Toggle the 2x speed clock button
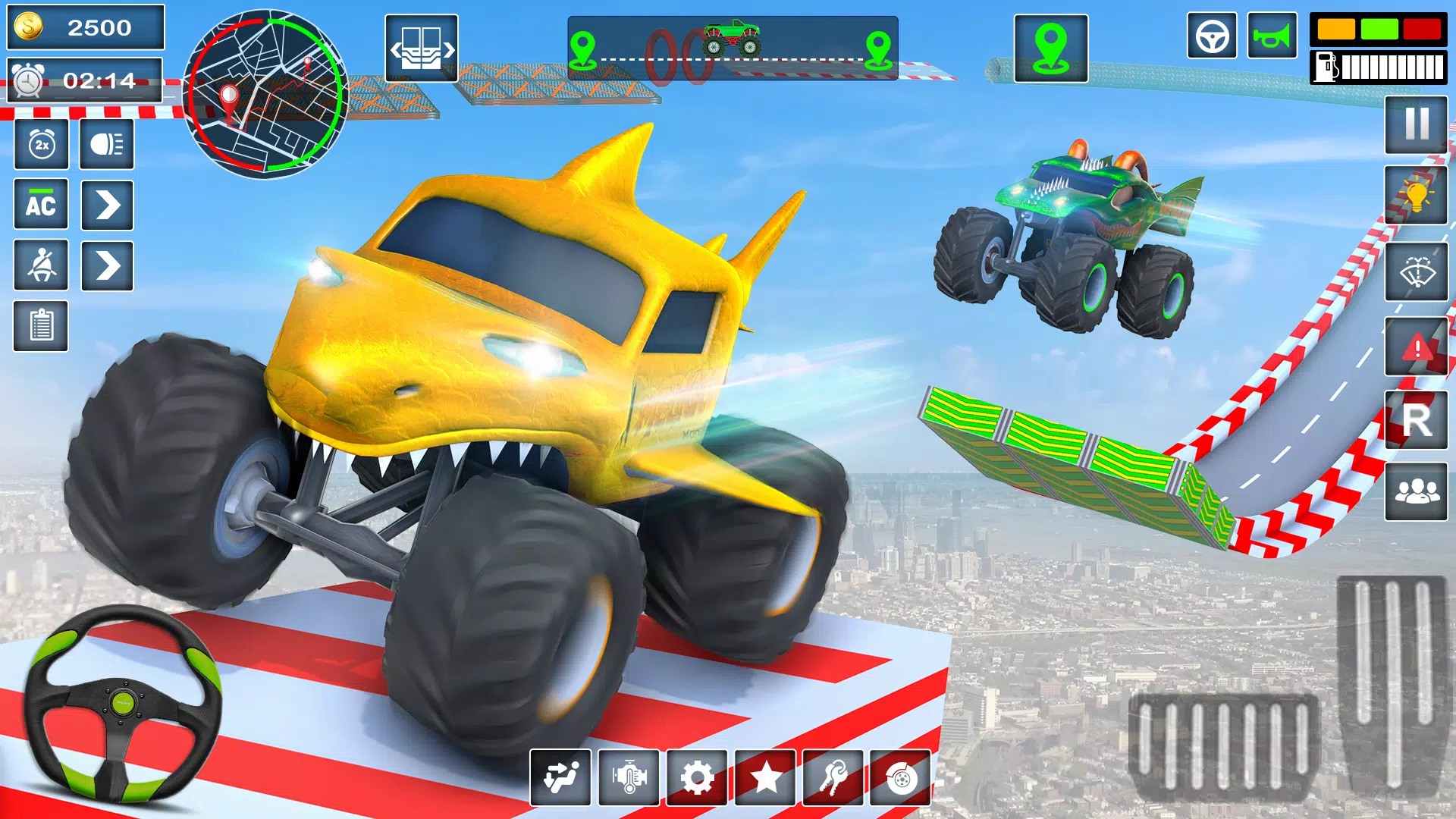Image resolution: width=1456 pixels, height=819 pixels. pos(42,144)
